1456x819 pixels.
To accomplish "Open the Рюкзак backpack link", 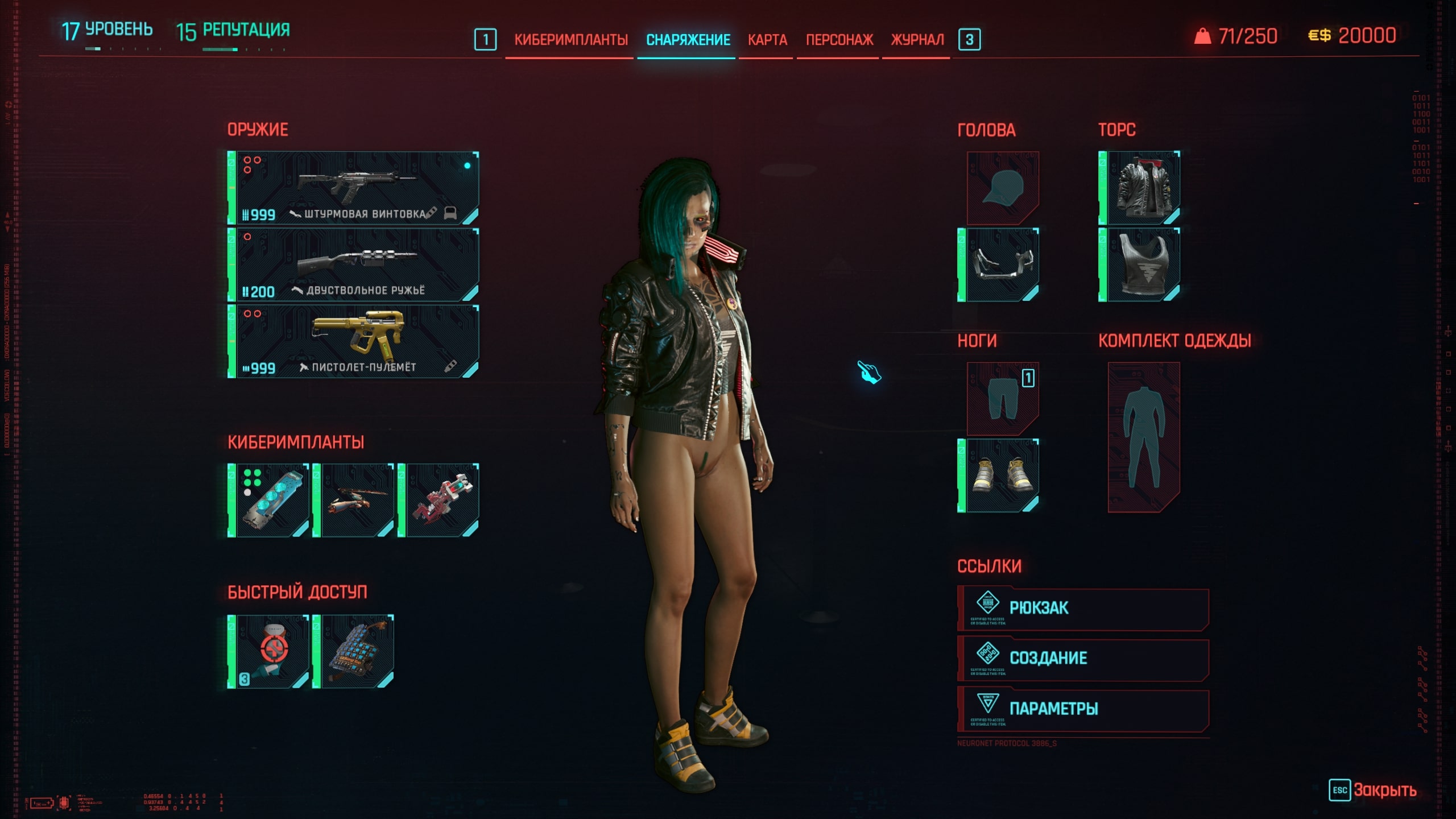I will click(1083, 609).
